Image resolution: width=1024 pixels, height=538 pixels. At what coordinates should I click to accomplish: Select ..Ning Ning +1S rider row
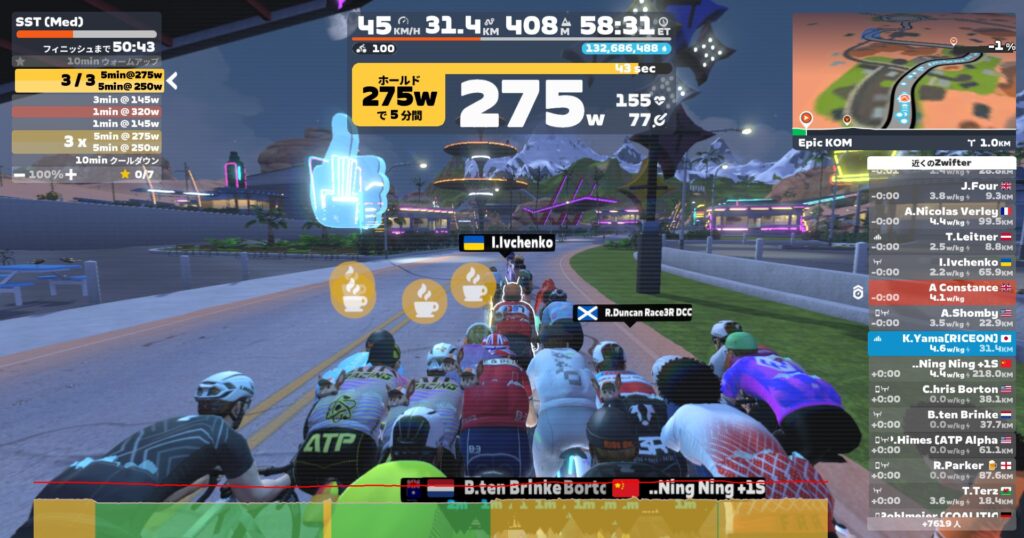coord(941,368)
